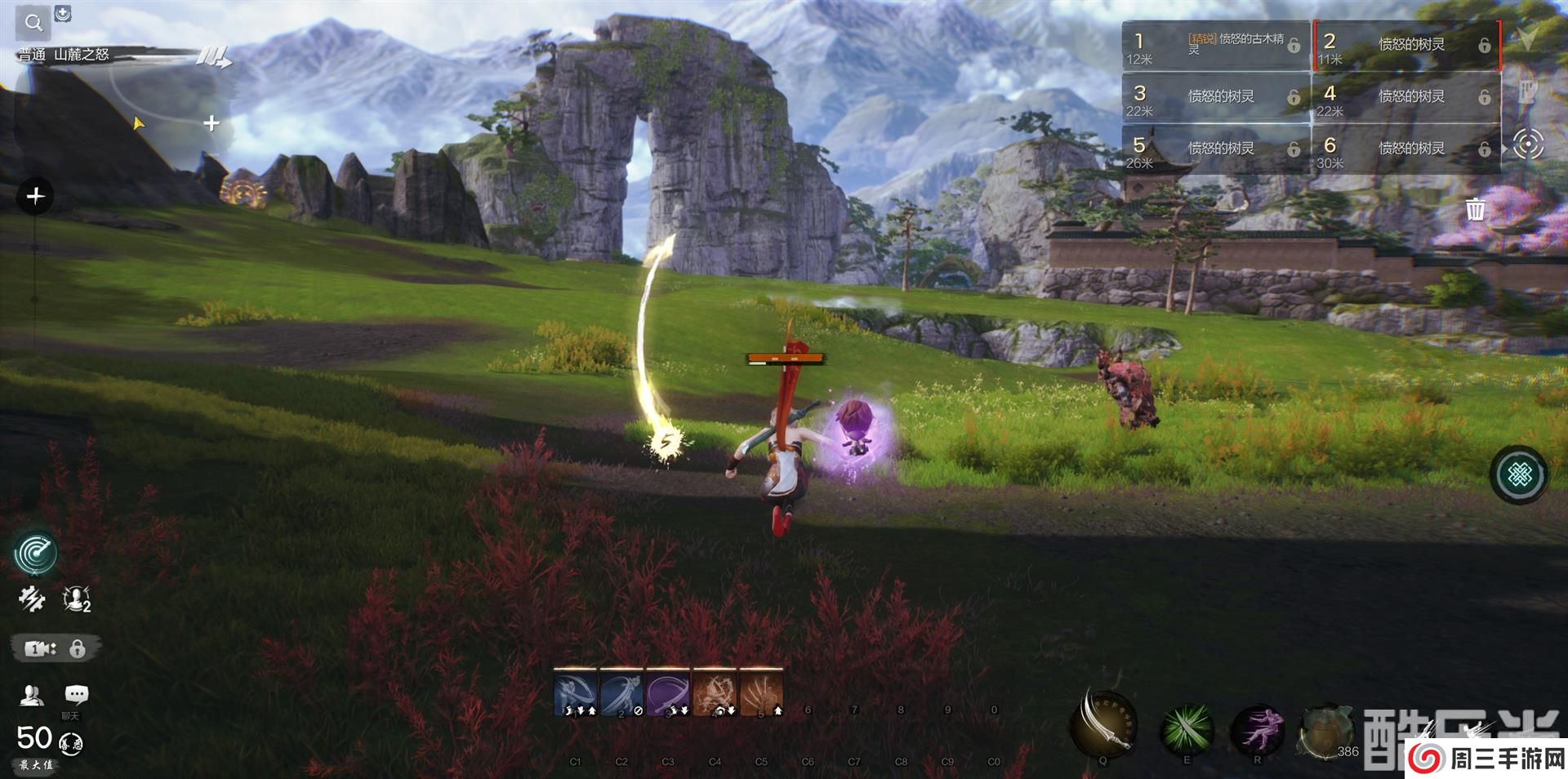Open the search magnifier icon
Viewport: 1568px width, 779px height.
click(33, 23)
